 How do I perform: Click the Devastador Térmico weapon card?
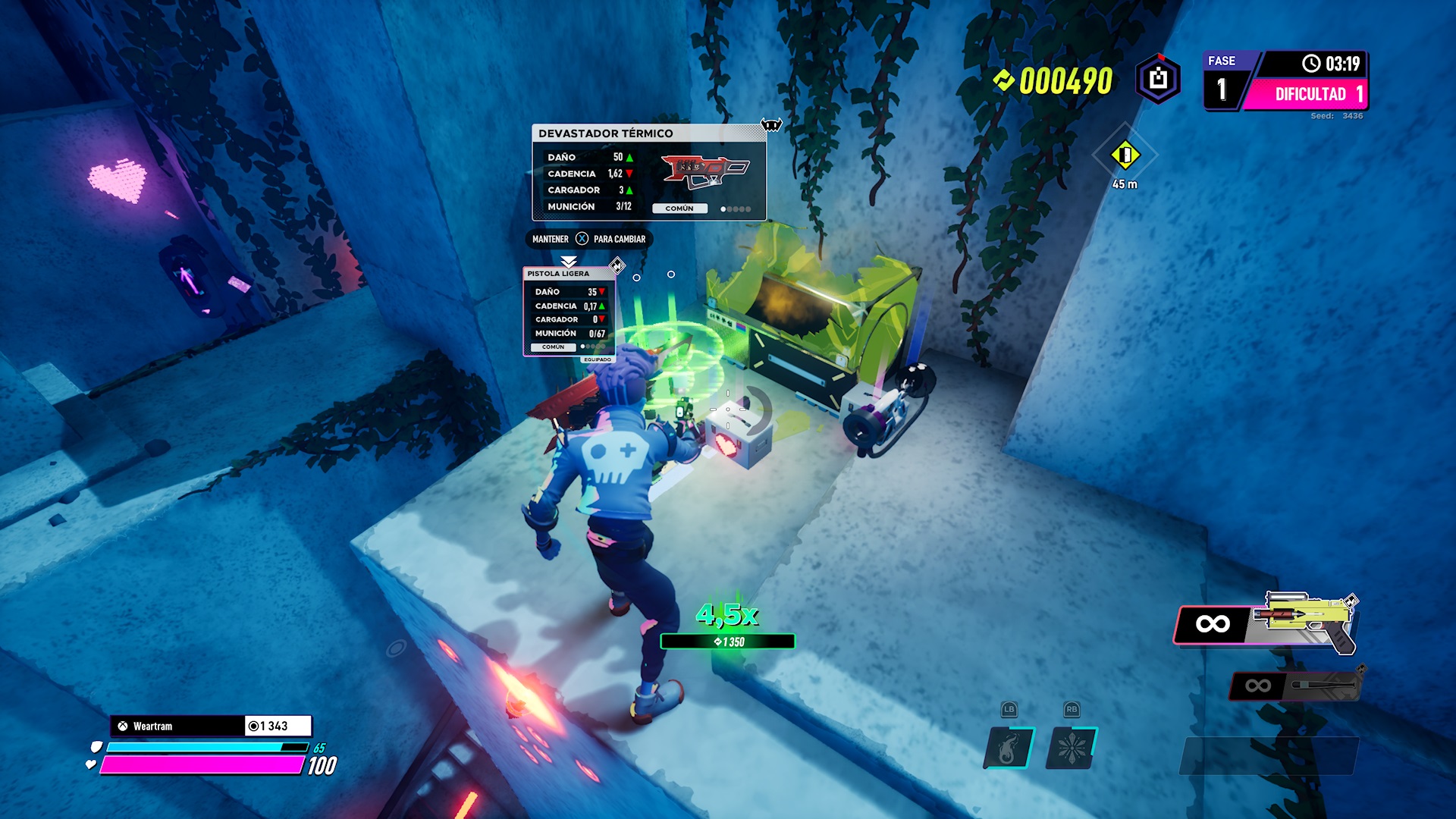648,173
